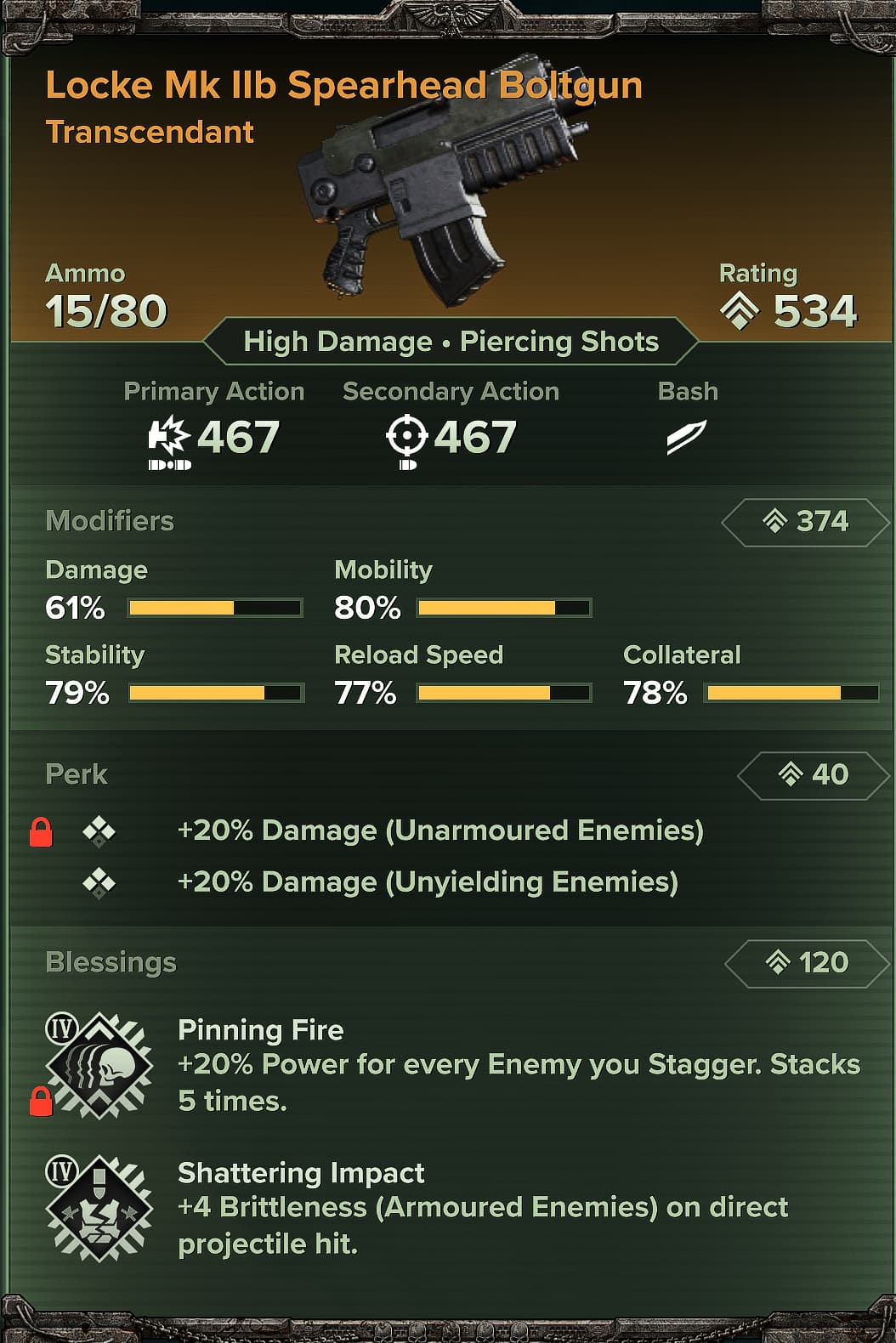Viewport: 896px width, 1343px height.
Task: Choose the +20% Damage (Unarmoured Enemies) perk
Action: coord(439,830)
